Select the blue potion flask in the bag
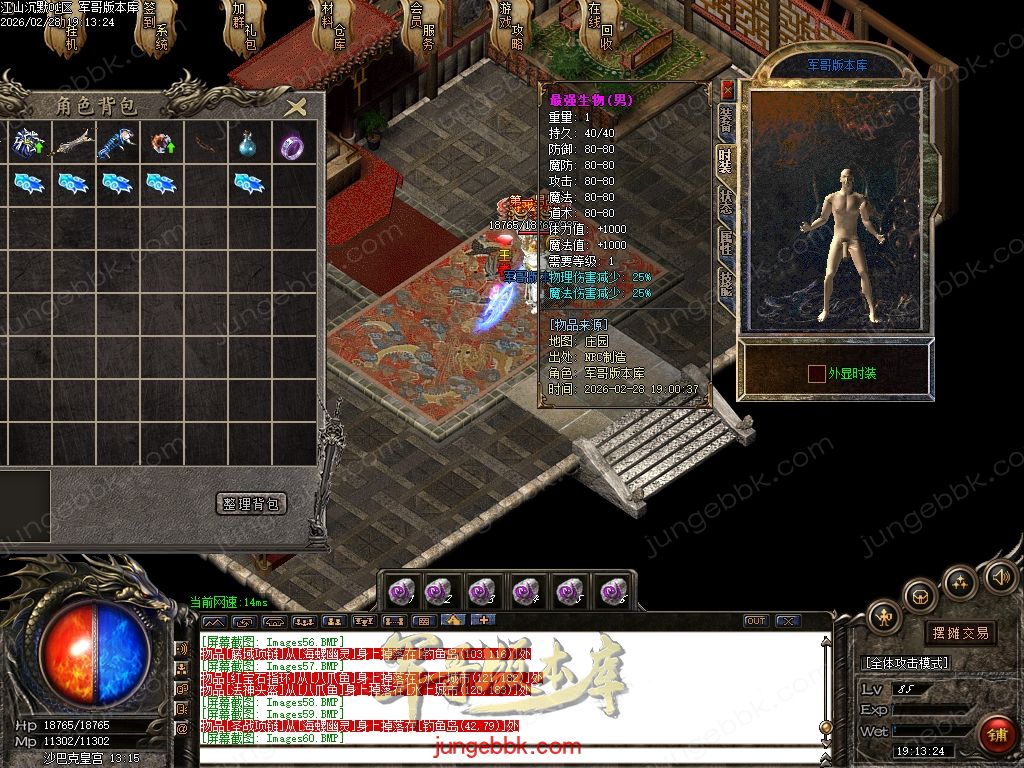The height and width of the screenshot is (768, 1024). [247, 145]
